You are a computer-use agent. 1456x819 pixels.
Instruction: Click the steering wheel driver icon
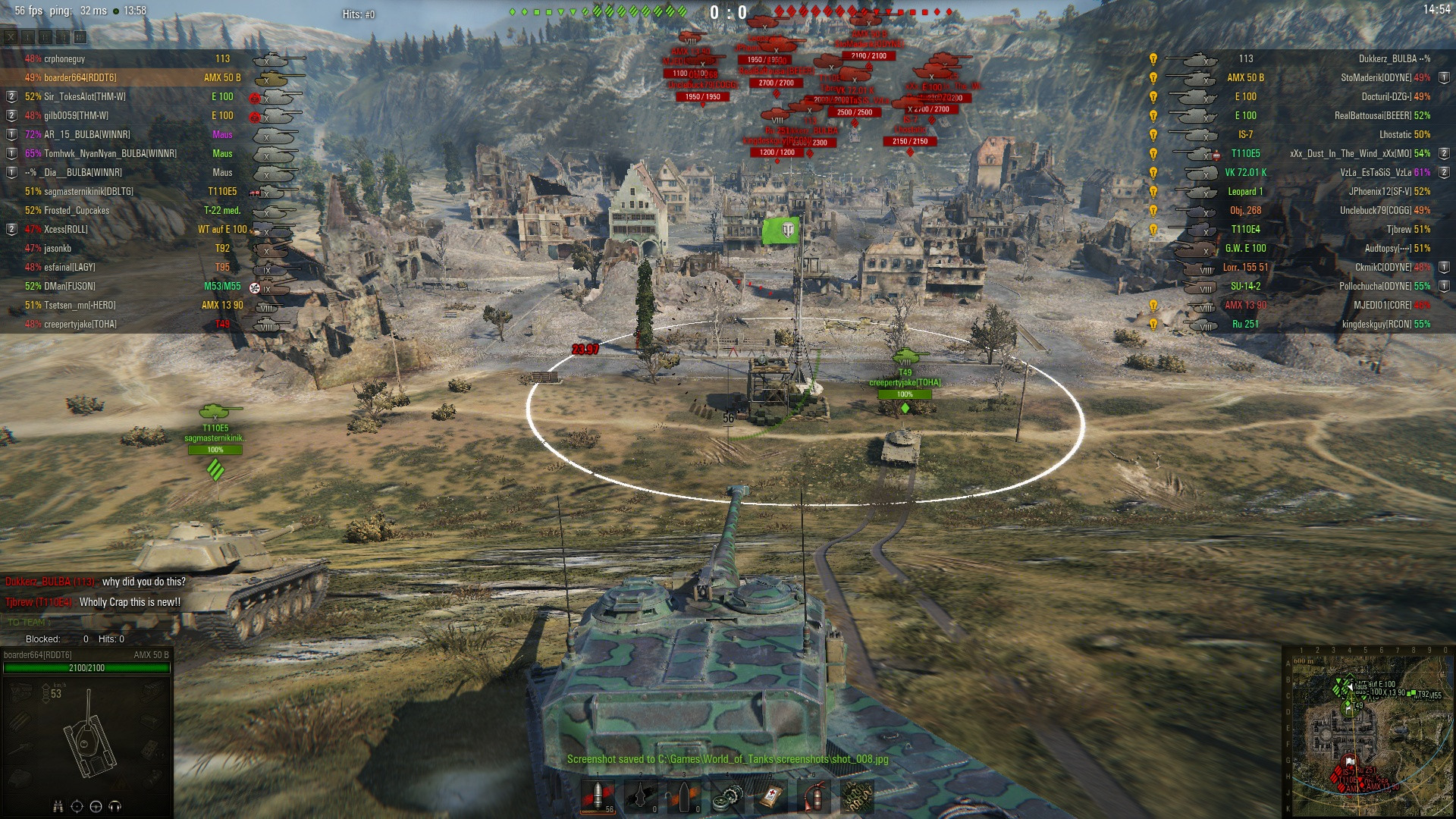pos(96,806)
